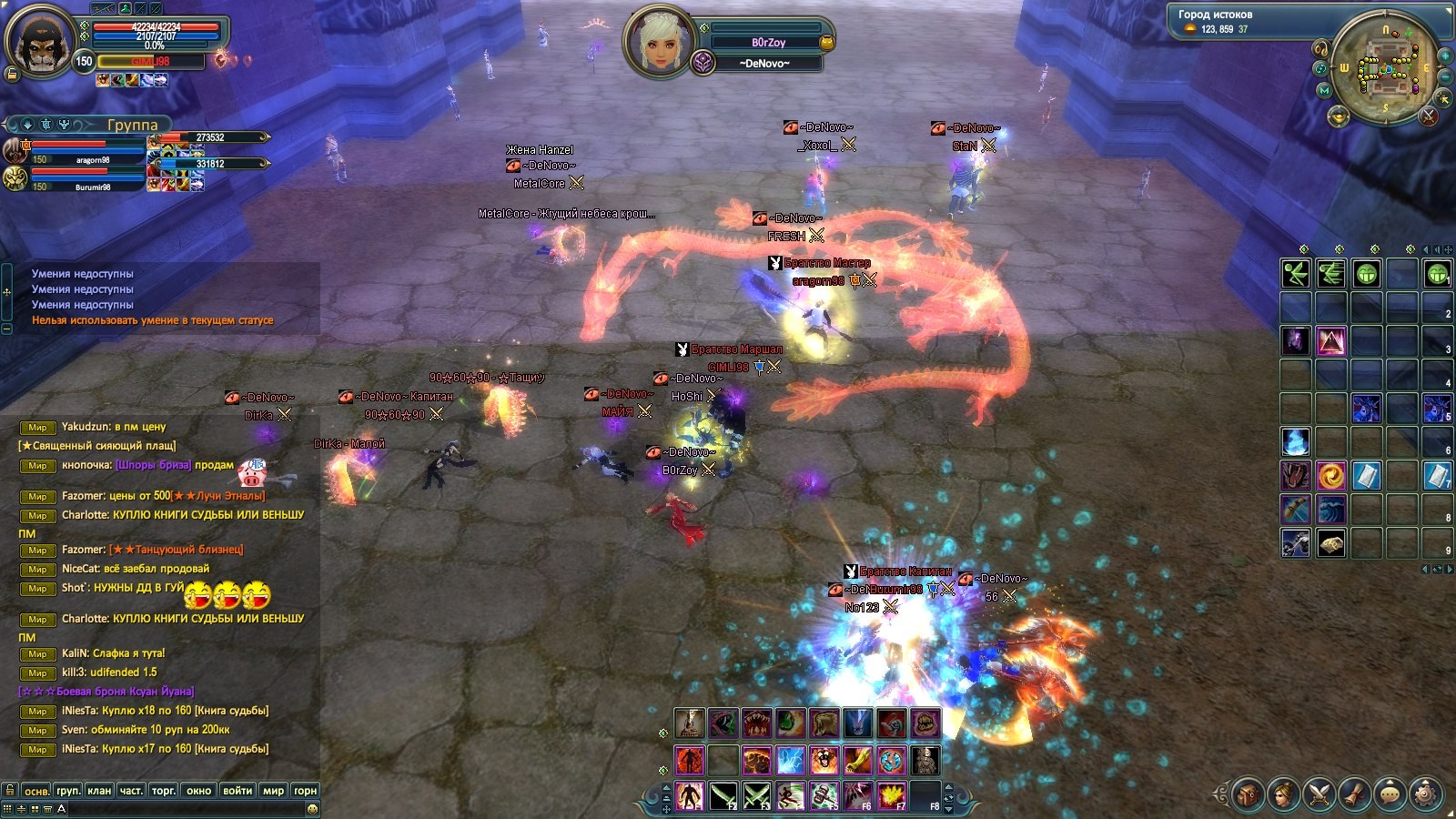Zoom in the minimap with plus
The height and width of the screenshot is (819, 1456).
[x=1443, y=55]
